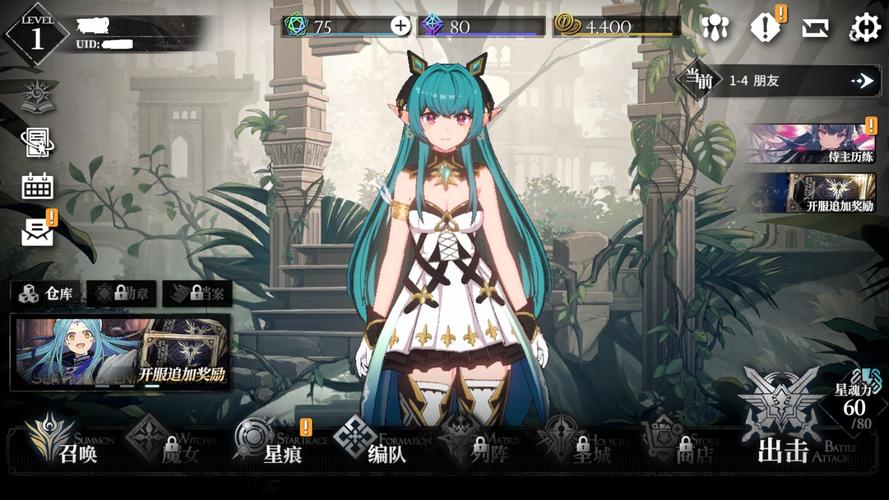Open the calendar icon
Viewport: 889px width, 500px height.
point(38,186)
